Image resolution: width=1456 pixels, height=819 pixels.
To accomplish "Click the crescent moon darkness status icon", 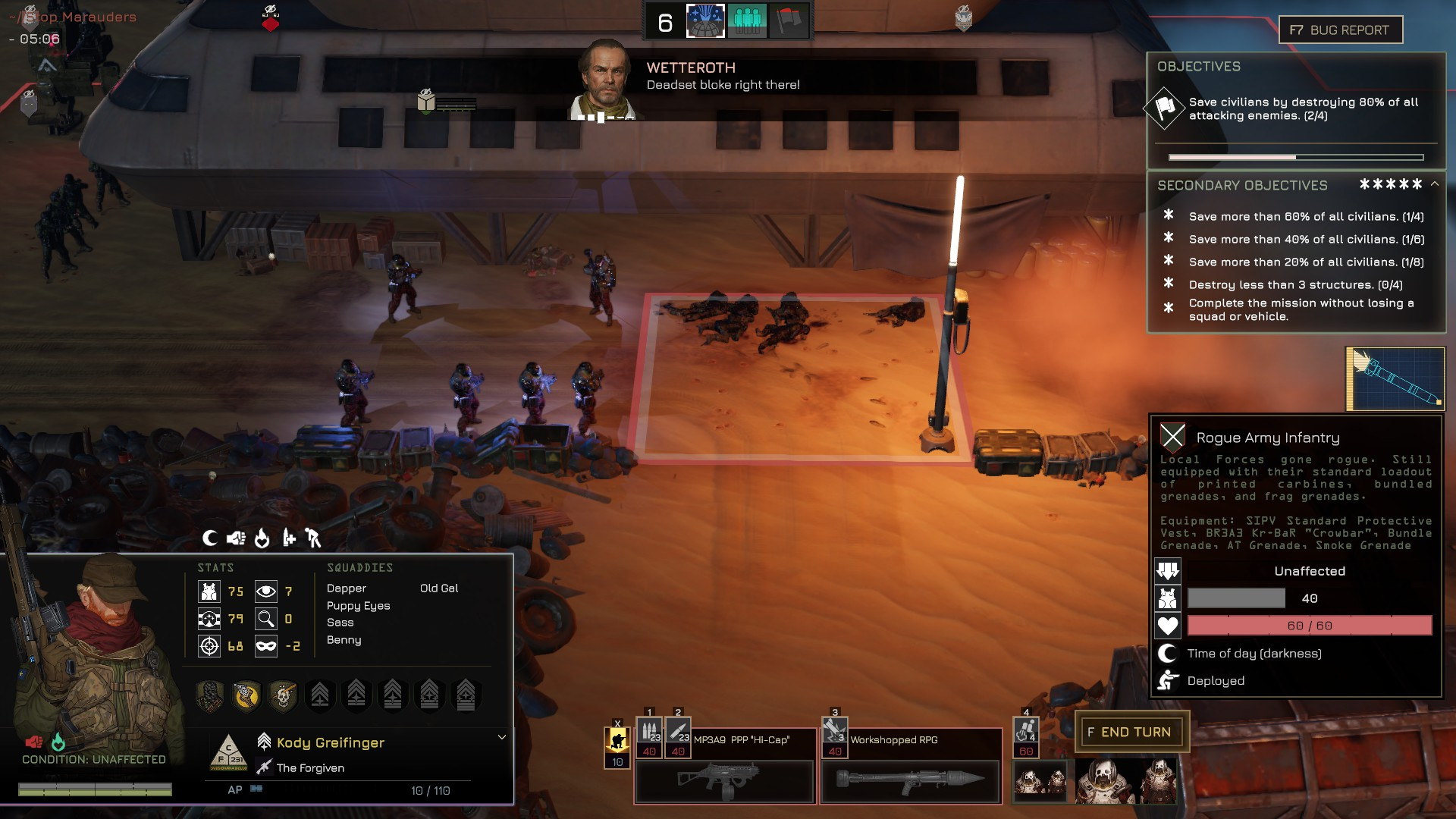I will point(210,538).
